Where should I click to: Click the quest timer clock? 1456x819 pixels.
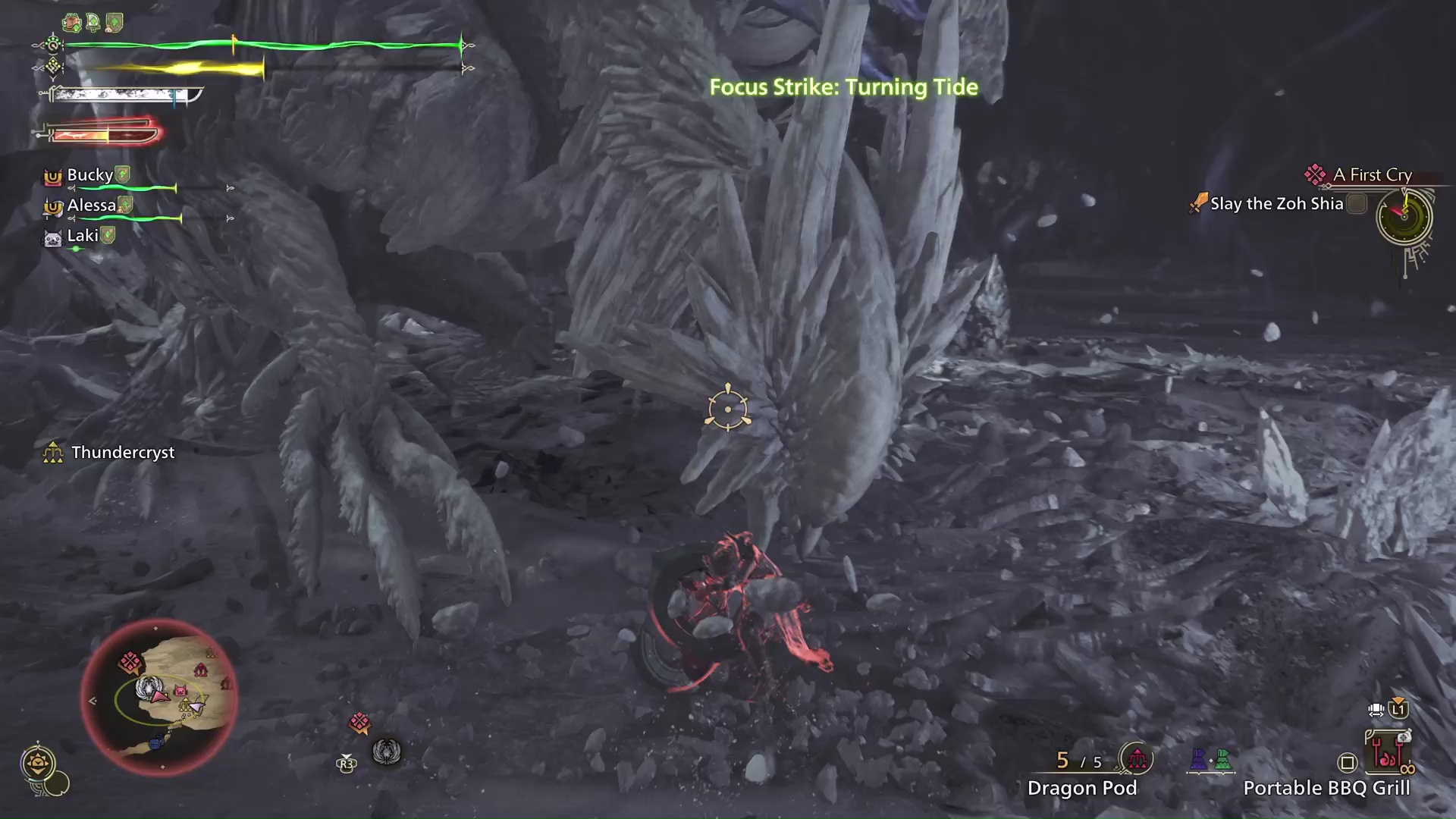coord(1404,217)
